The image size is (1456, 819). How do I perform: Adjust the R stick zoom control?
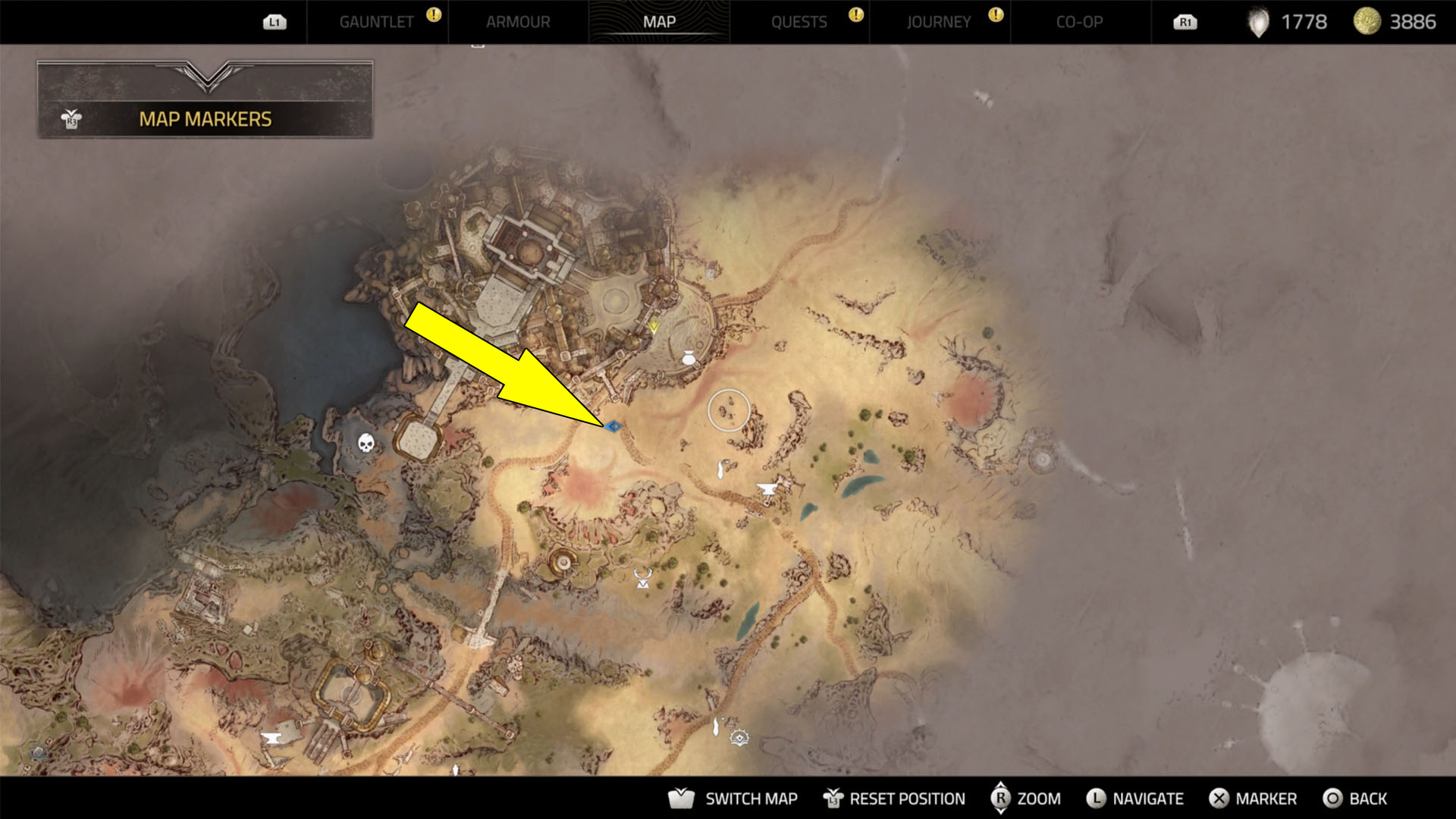pos(1003,799)
